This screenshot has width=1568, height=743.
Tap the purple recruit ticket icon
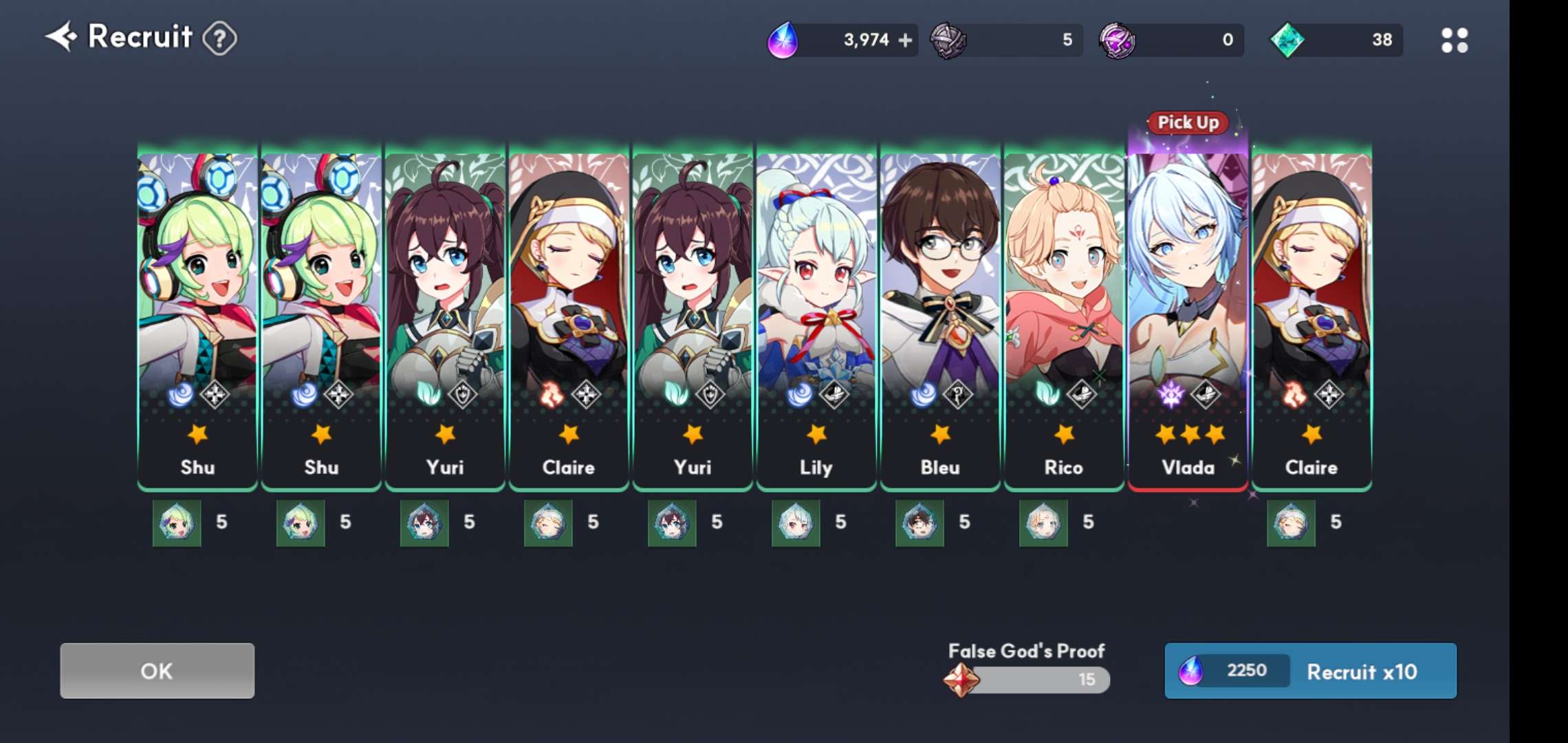(1117, 41)
